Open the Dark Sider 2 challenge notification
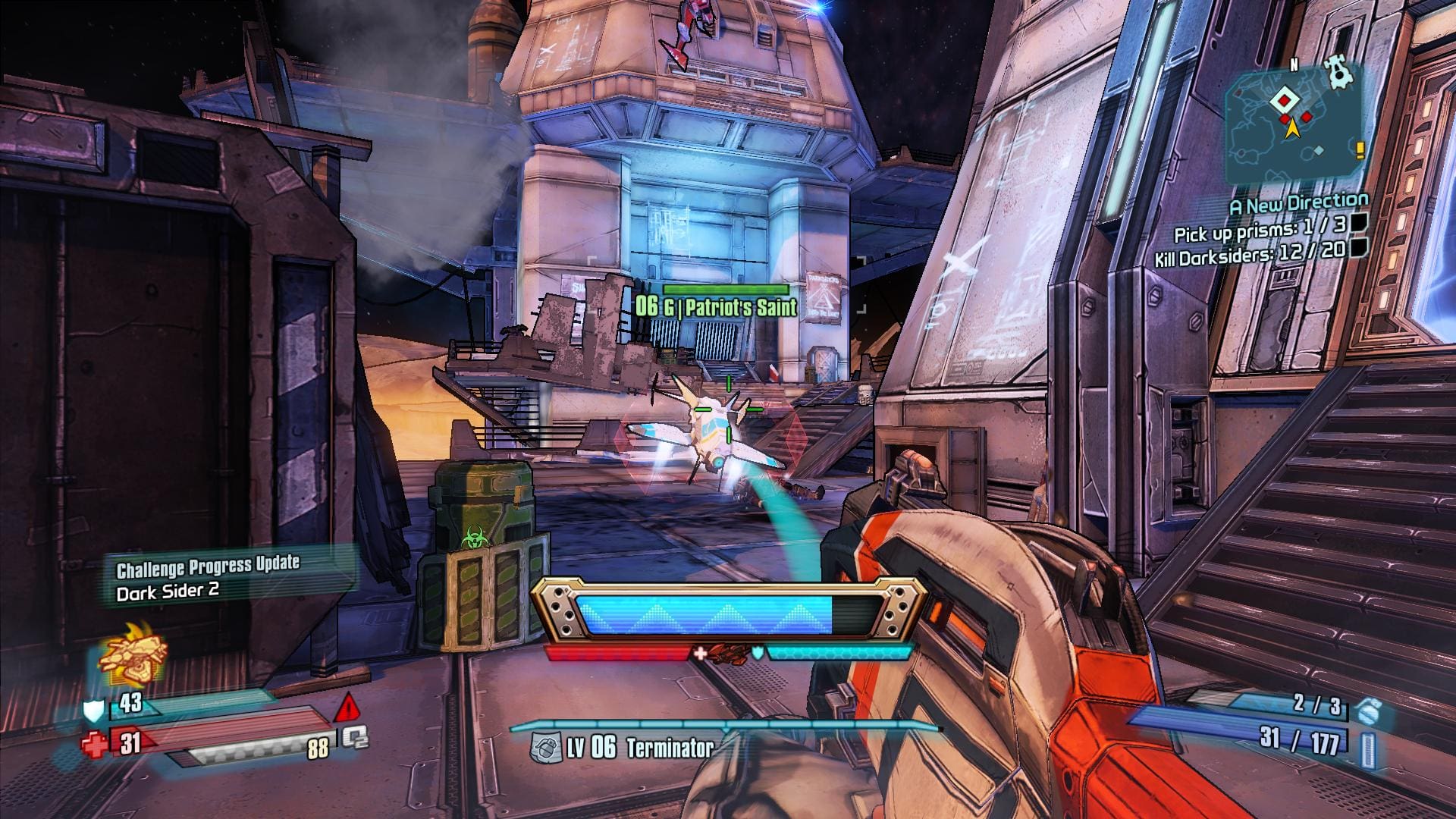This screenshot has width=1456, height=819. coord(208,578)
